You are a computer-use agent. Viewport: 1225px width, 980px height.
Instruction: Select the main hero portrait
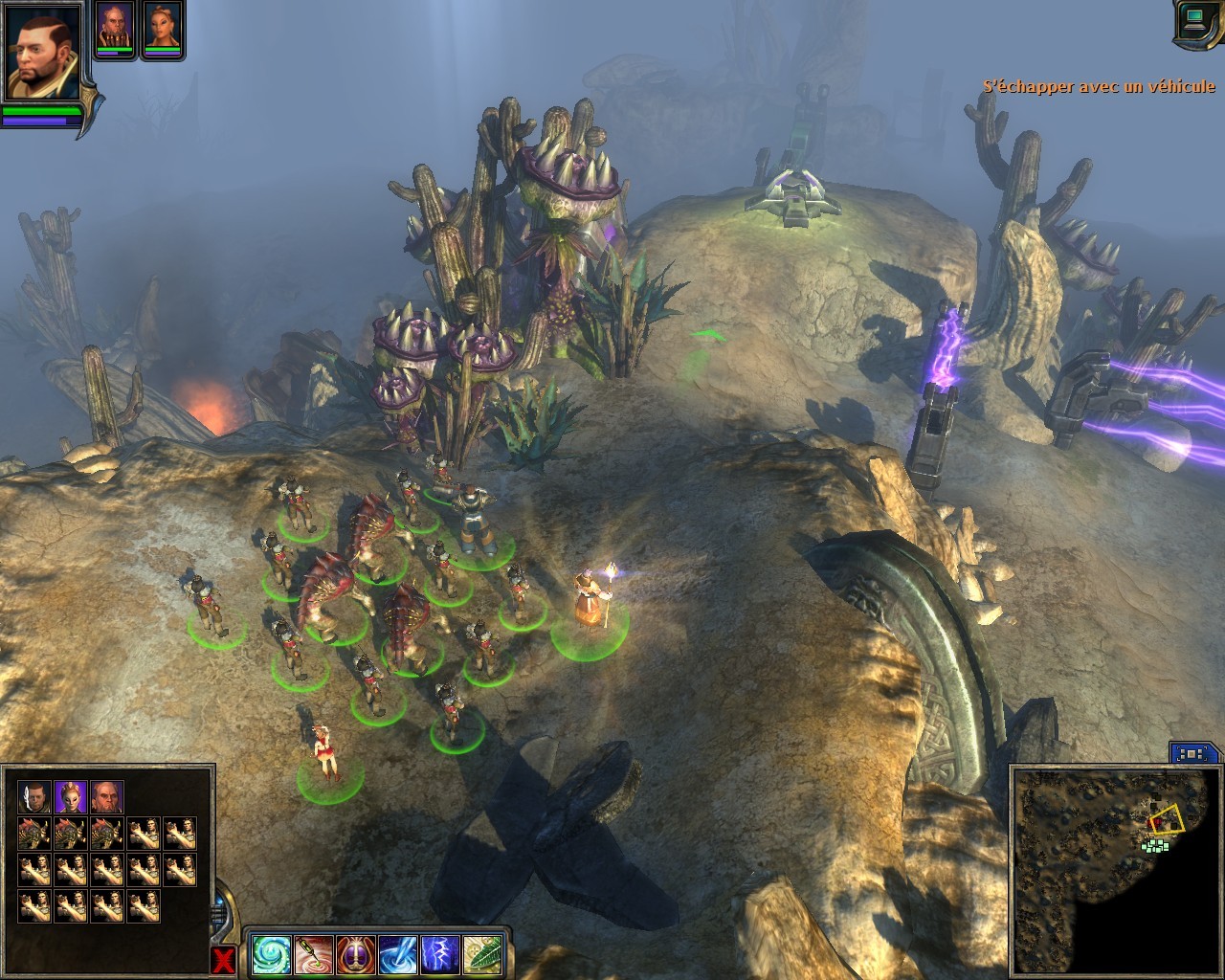(44, 51)
